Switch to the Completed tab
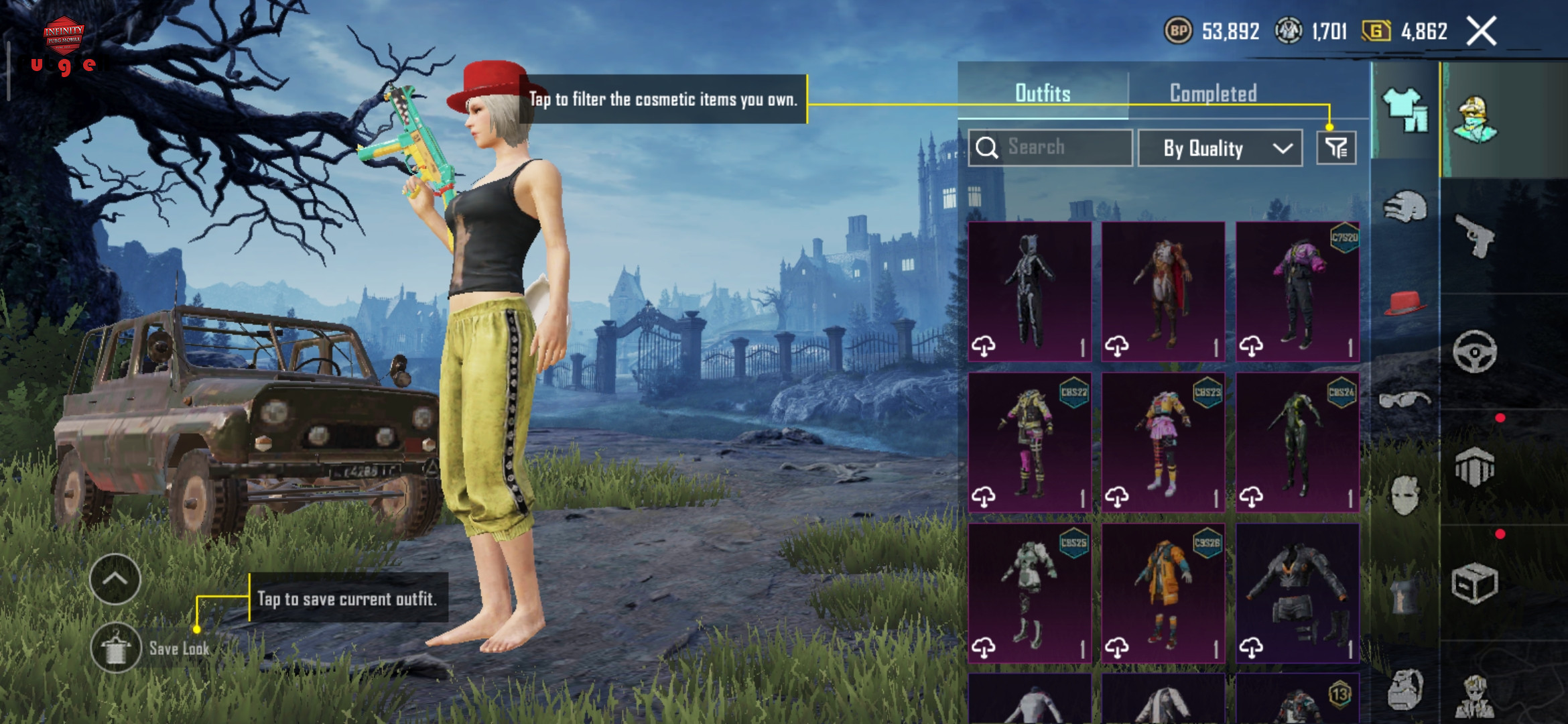Image resolution: width=1568 pixels, height=724 pixels. click(x=1213, y=93)
